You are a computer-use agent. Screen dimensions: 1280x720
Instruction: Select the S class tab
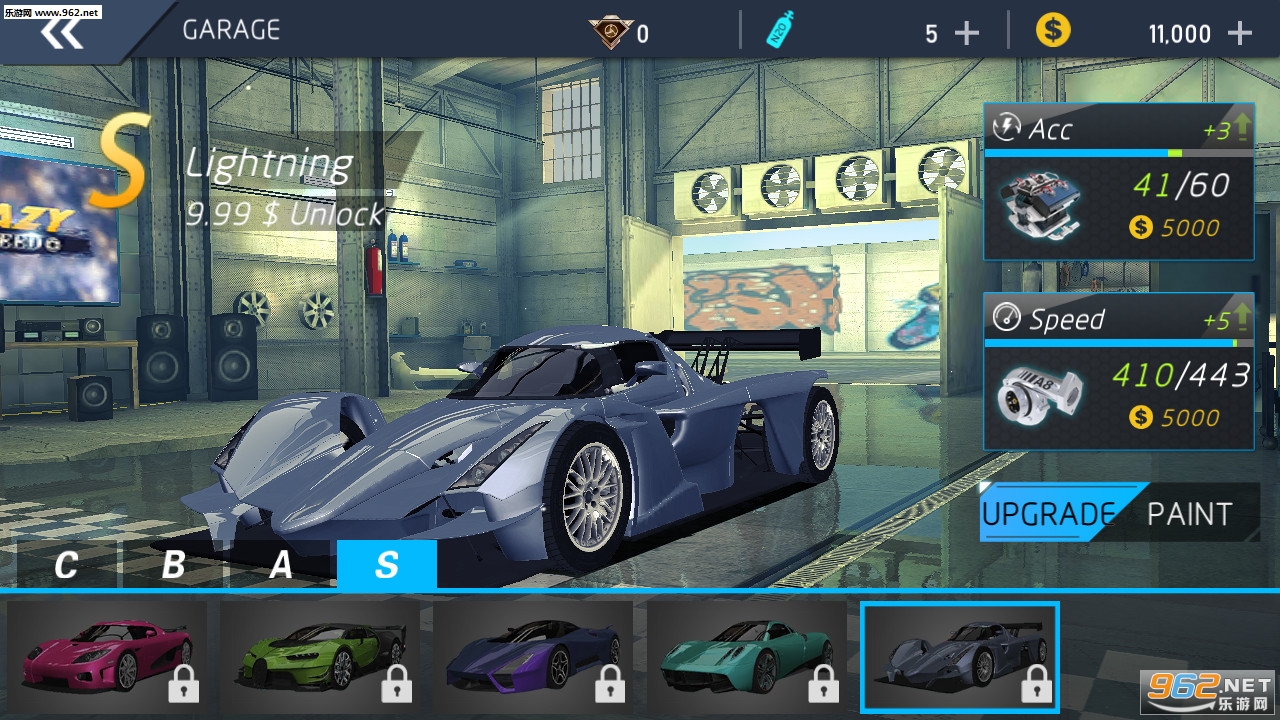tap(387, 565)
